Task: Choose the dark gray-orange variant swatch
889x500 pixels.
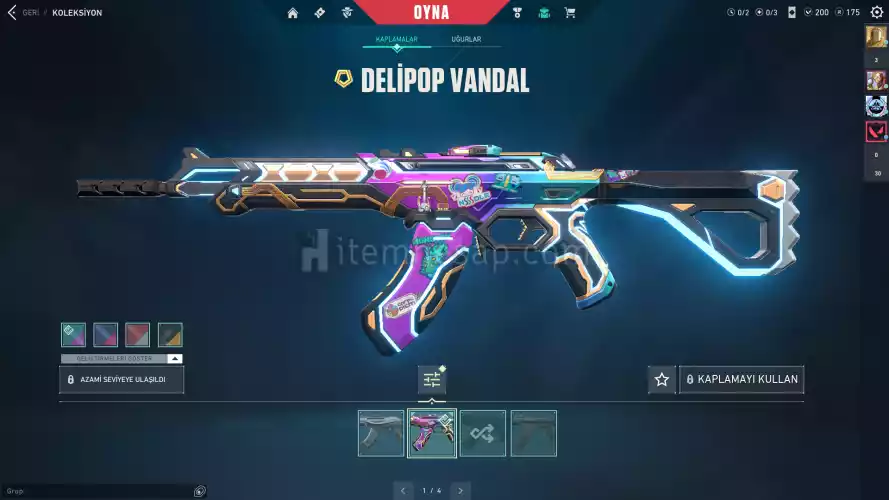Action: [x=170, y=334]
